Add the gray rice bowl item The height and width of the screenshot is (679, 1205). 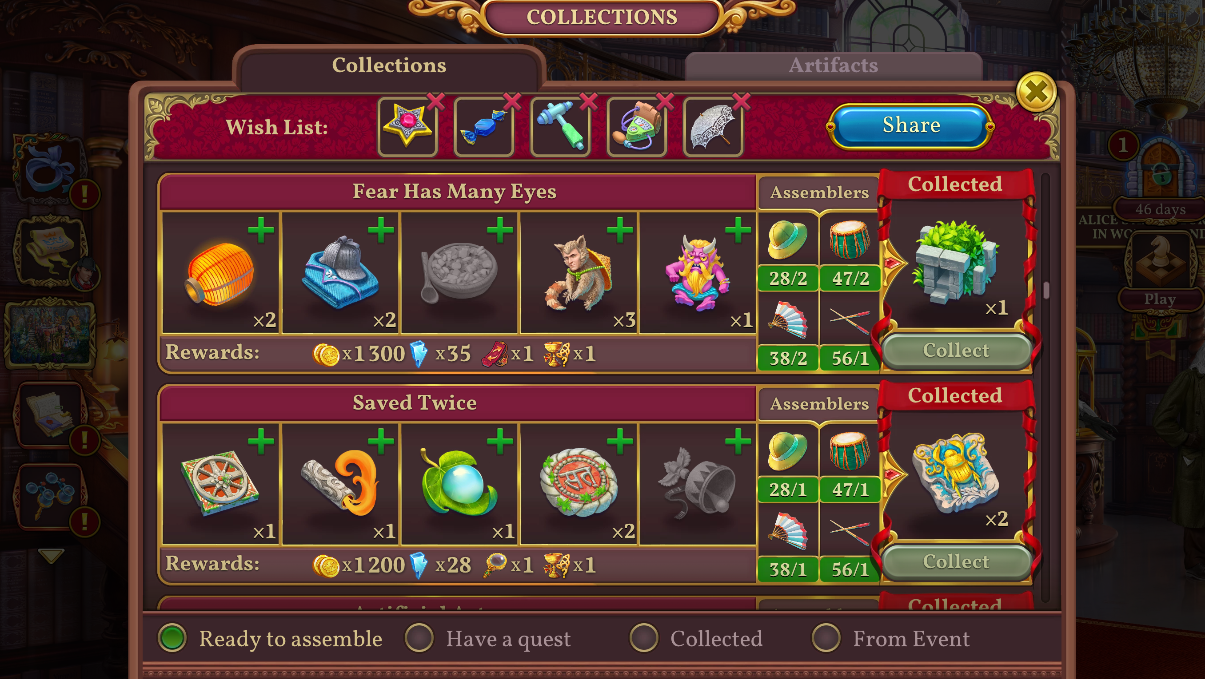coord(499,232)
